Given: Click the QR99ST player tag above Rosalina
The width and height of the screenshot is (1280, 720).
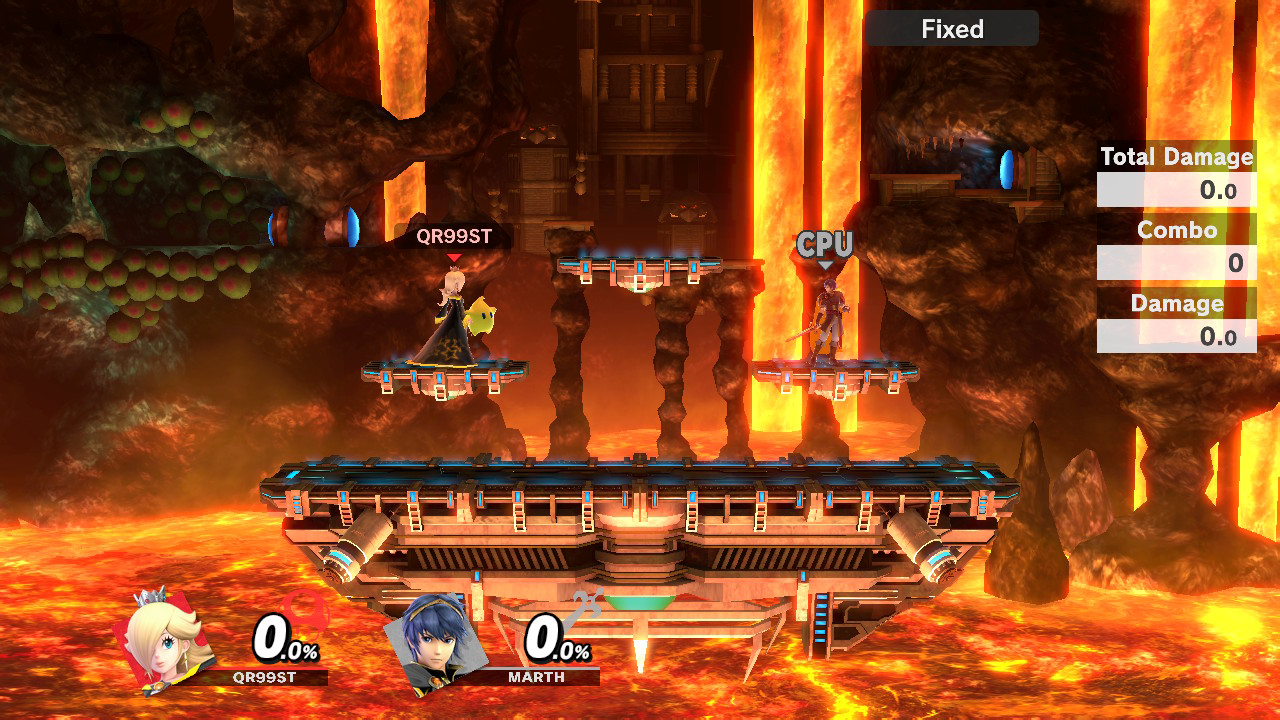Looking at the screenshot, I should click(453, 237).
